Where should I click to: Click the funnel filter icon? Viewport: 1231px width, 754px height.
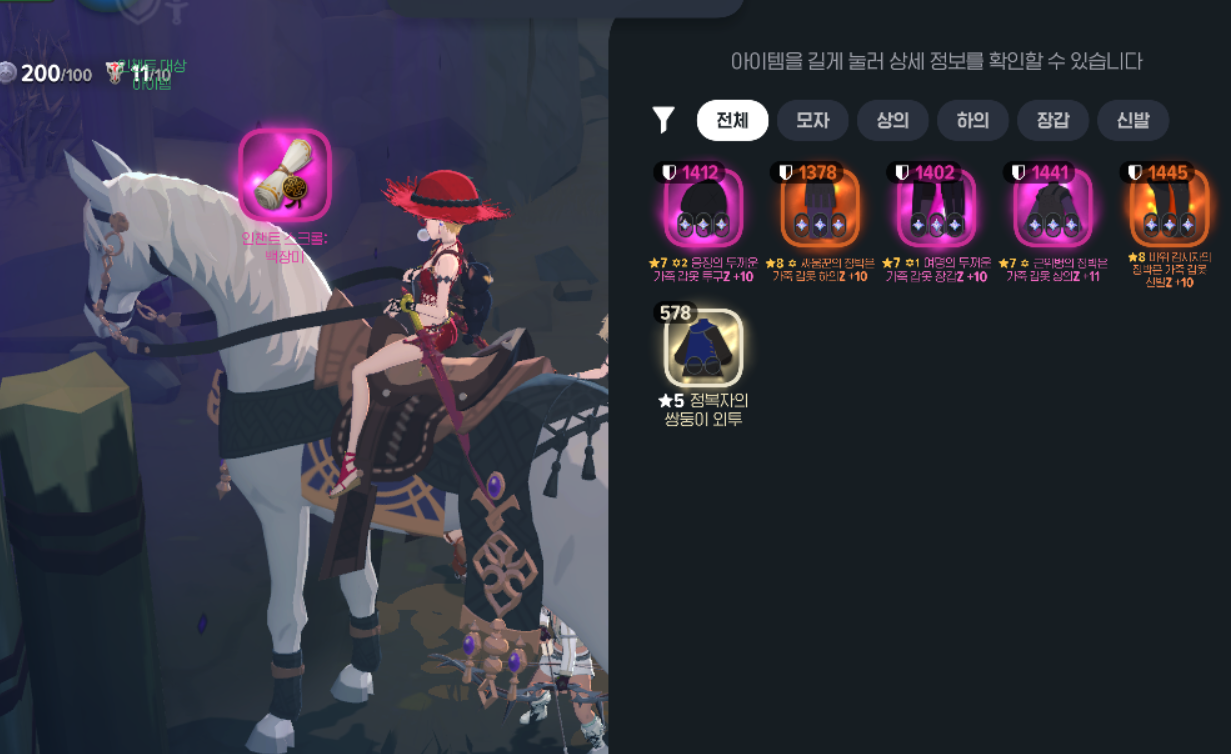click(x=663, y=121)
